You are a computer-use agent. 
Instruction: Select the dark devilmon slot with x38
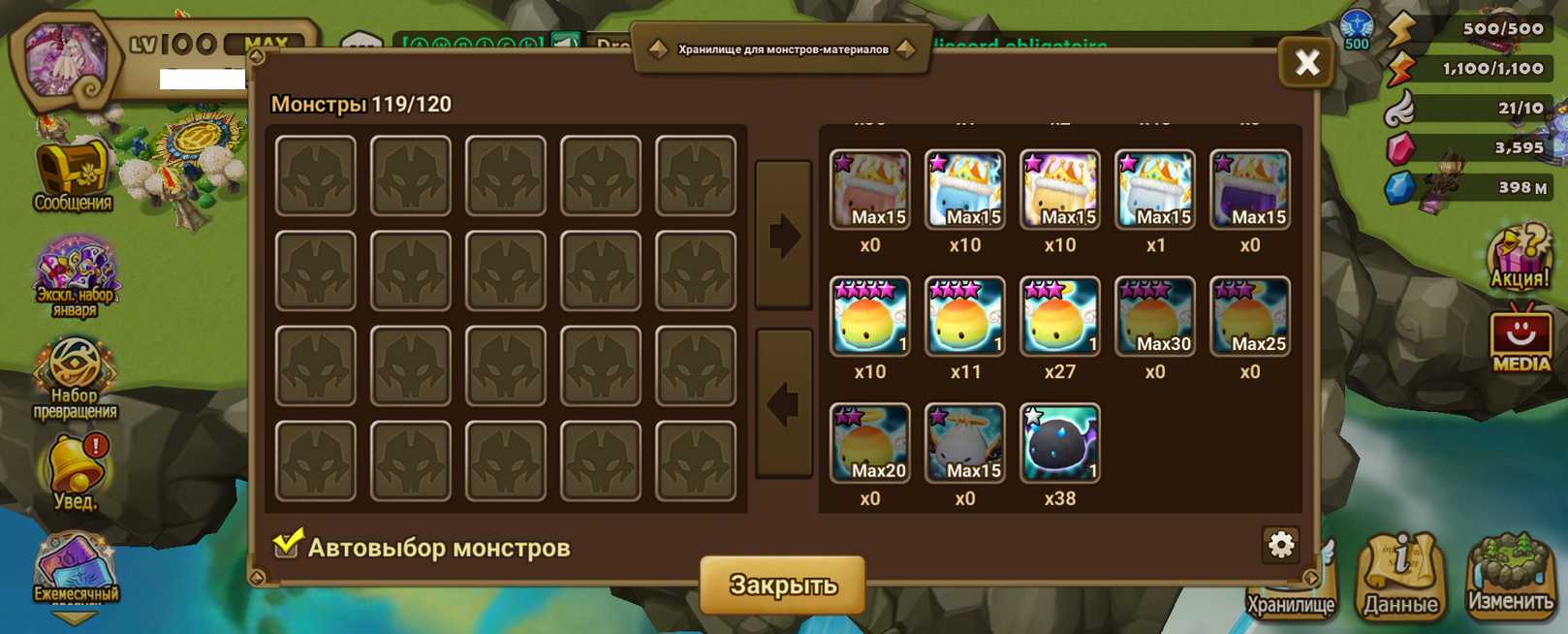(x=1059, y=443)
